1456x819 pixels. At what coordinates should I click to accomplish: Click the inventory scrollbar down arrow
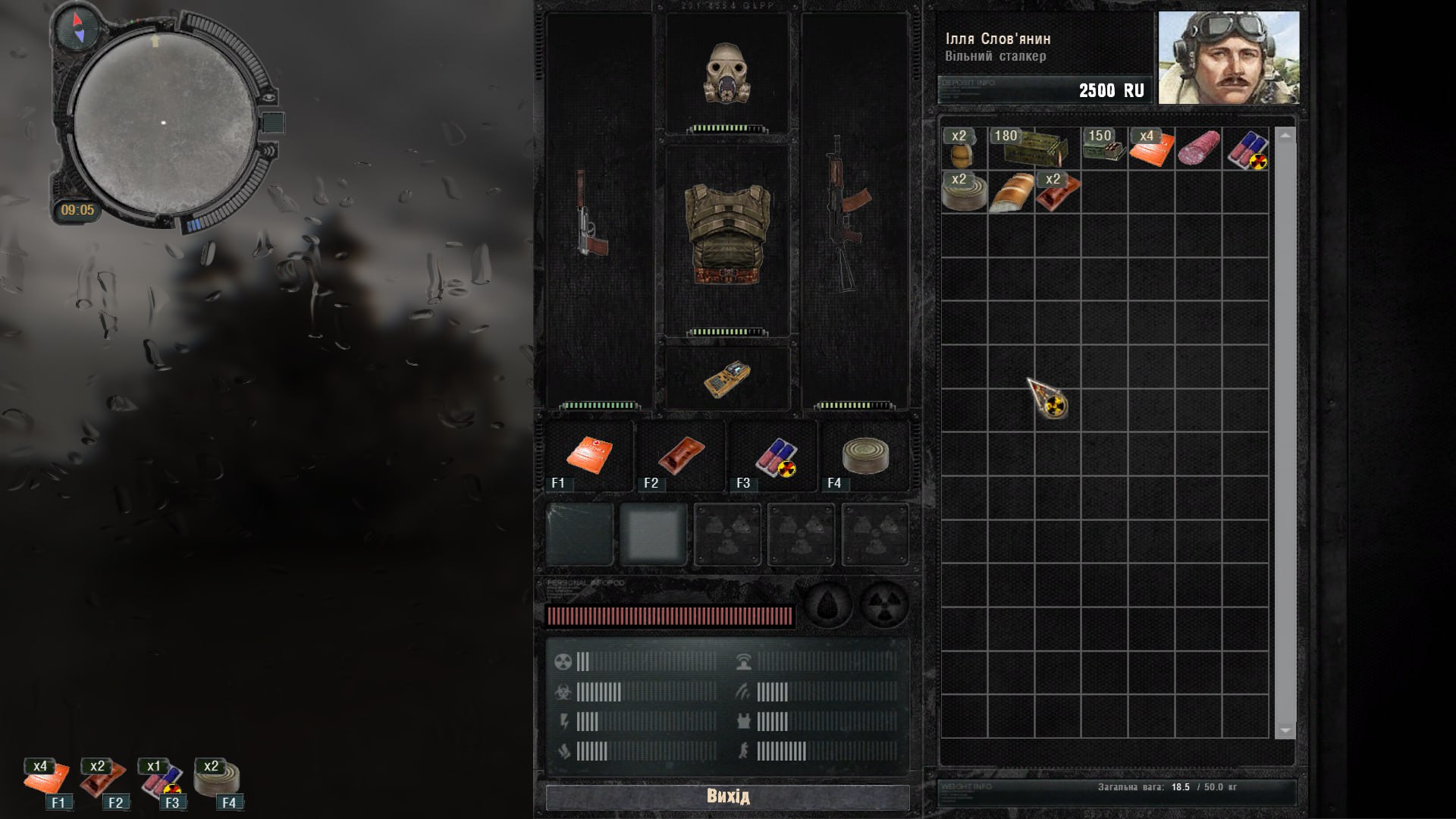pos(1285,730)
